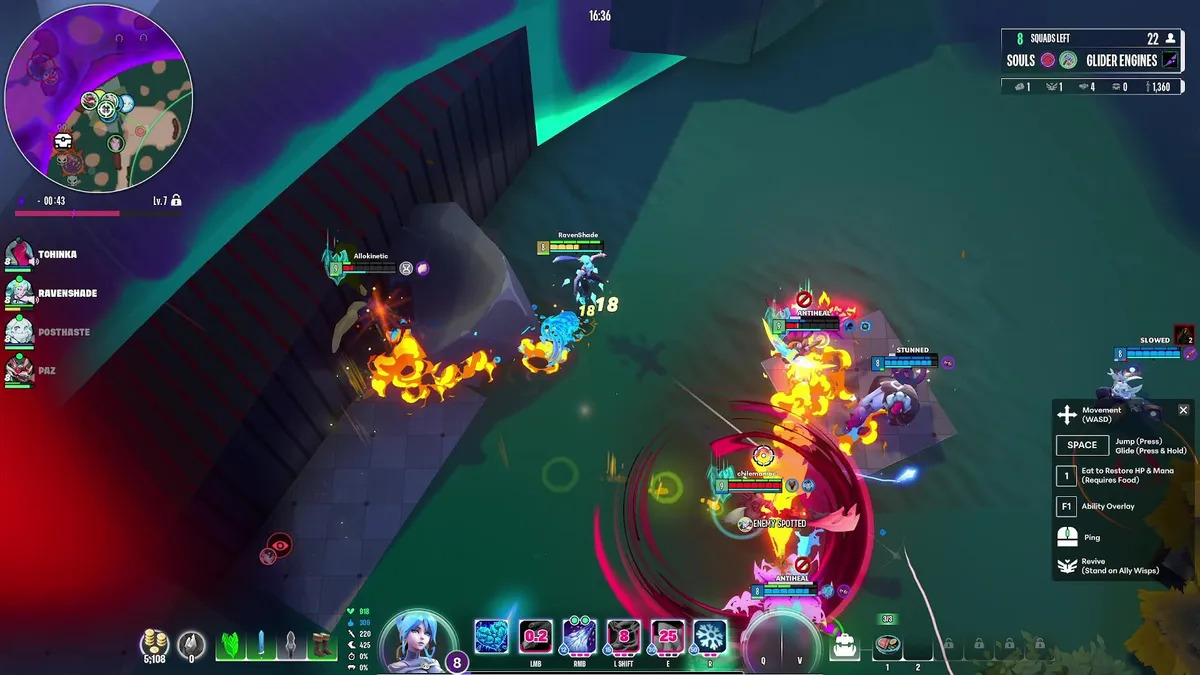Select teammate Paz in the squad list

point(21,370)
